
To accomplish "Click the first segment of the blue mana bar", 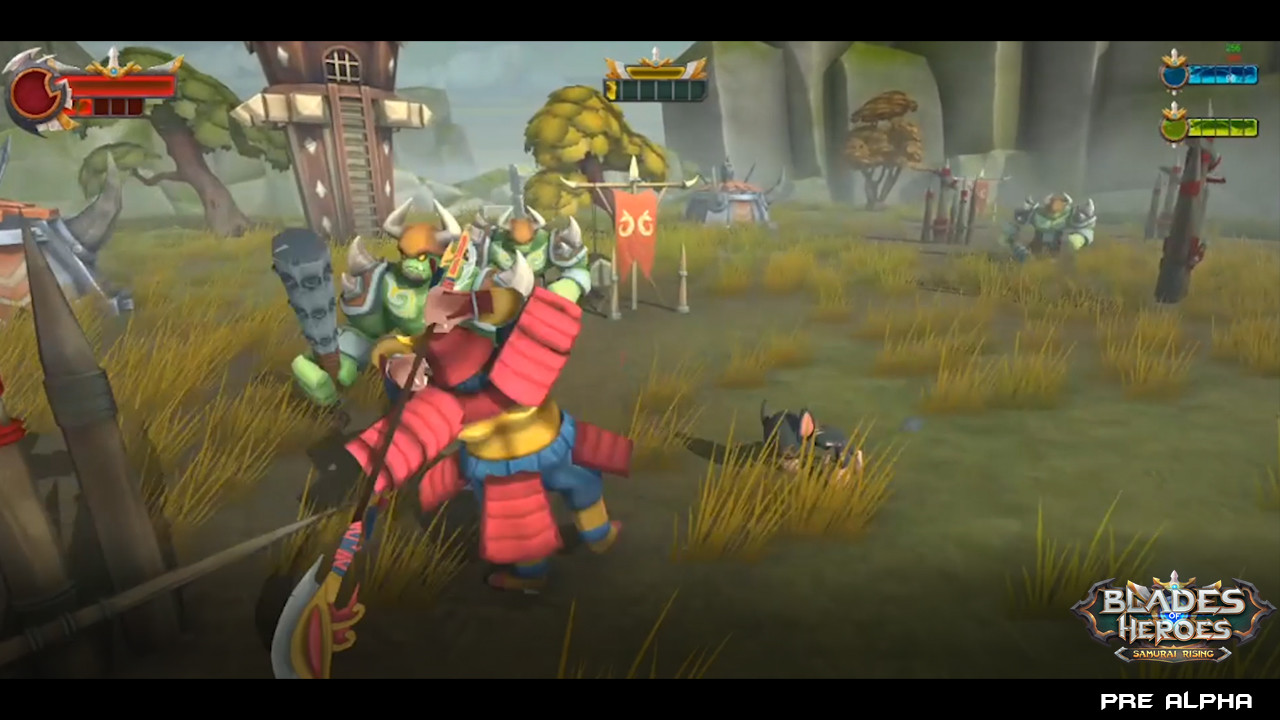I will [x=1196, y=74].
